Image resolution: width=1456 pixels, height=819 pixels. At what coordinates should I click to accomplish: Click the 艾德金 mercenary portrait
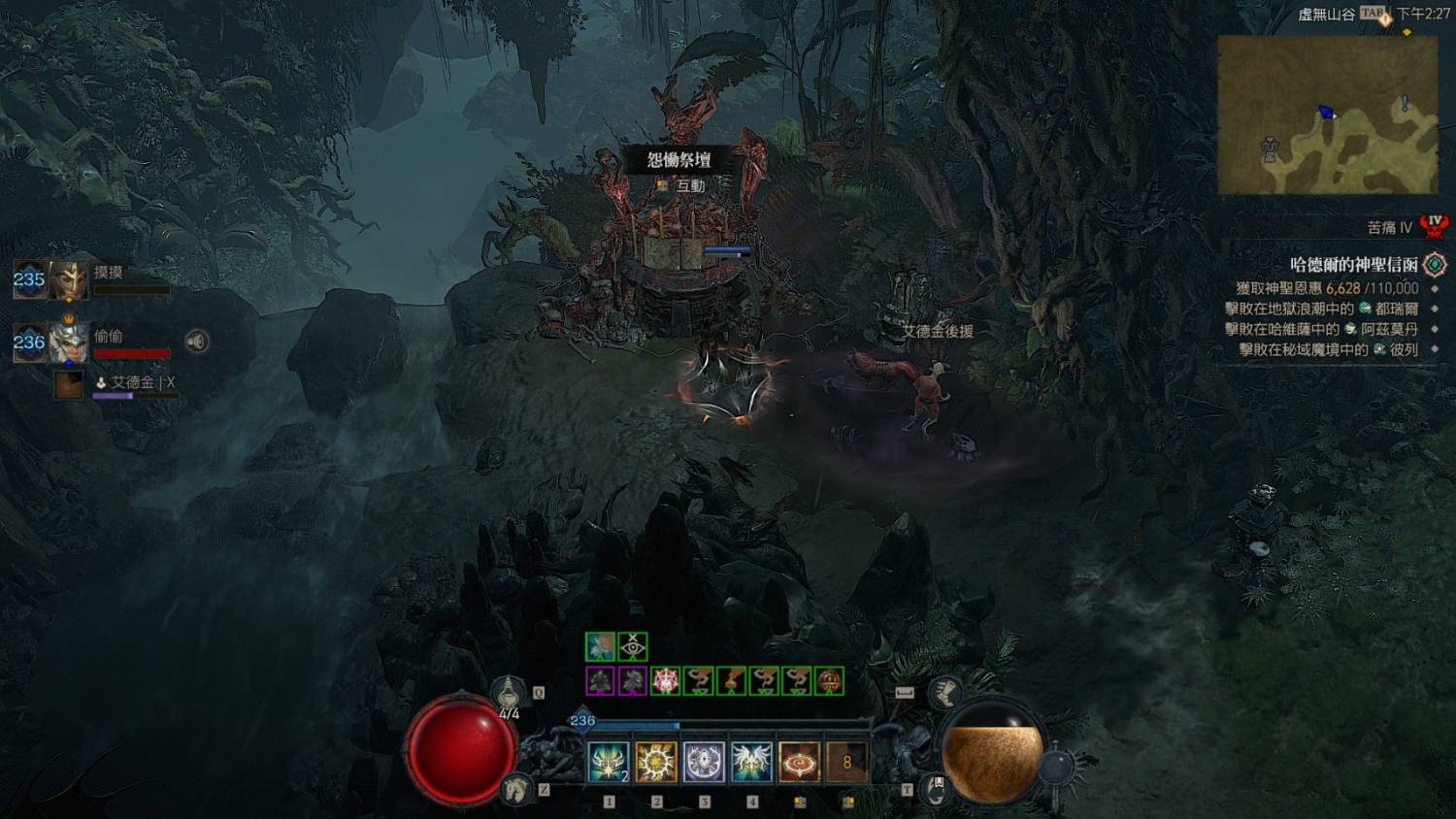point(69,384)
